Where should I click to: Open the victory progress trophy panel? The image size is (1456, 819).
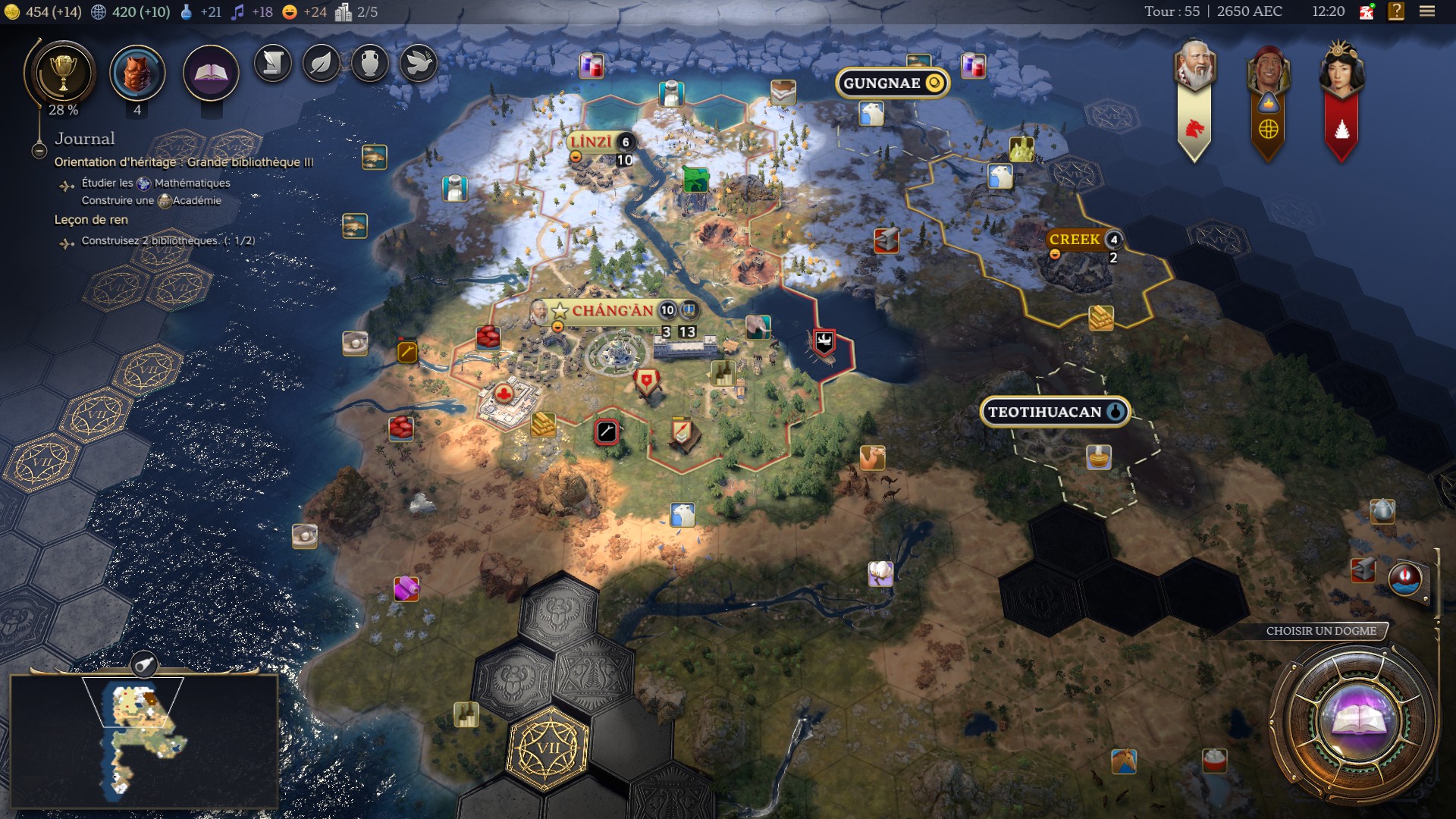pyautogui.click(x=62, y=74)
